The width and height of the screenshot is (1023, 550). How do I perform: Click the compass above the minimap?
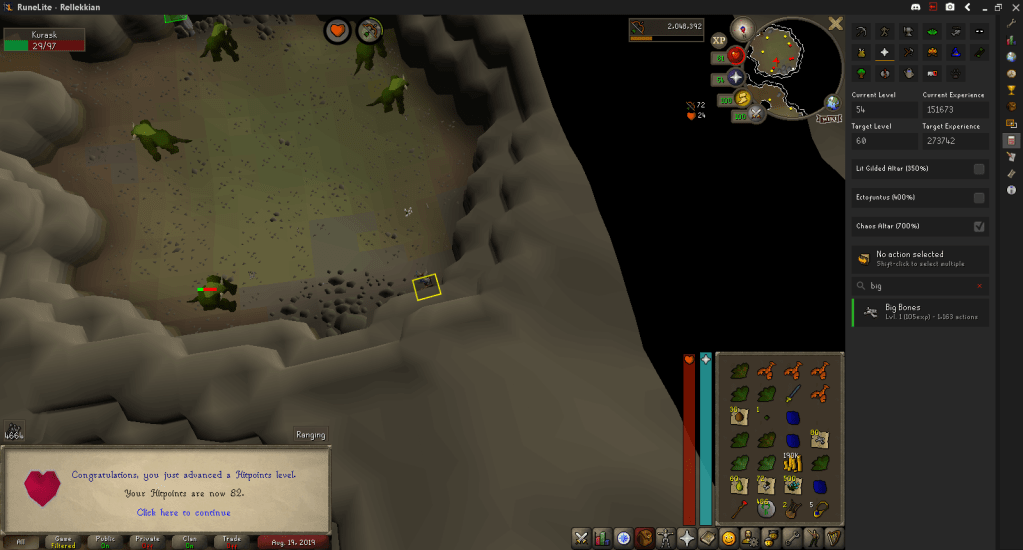pos(743,28)
